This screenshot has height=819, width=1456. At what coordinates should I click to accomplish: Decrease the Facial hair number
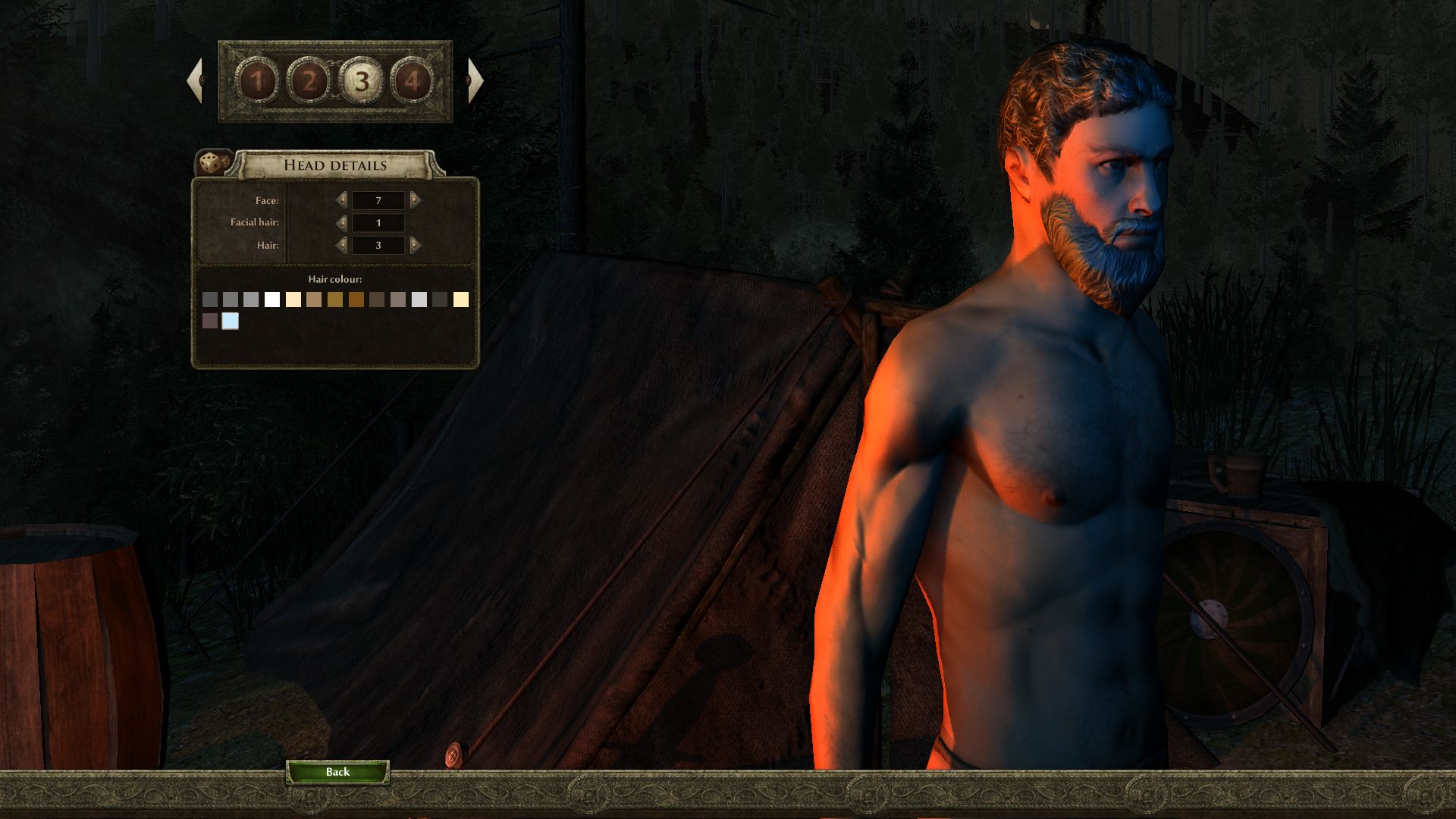(x=341, y=223)
